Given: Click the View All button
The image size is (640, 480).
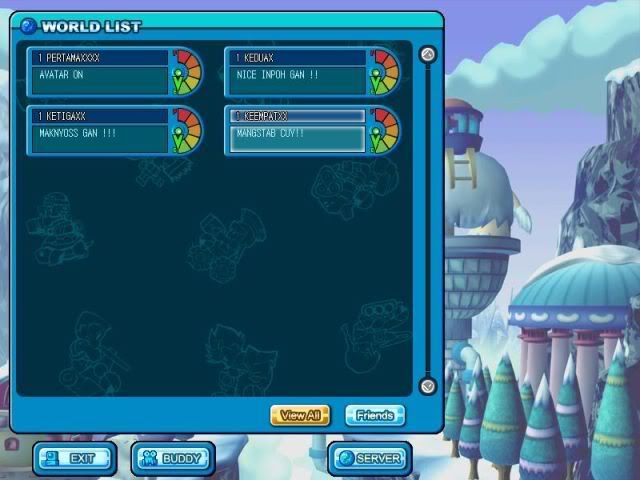Looking at the screenshot, I should coord(300,414).
